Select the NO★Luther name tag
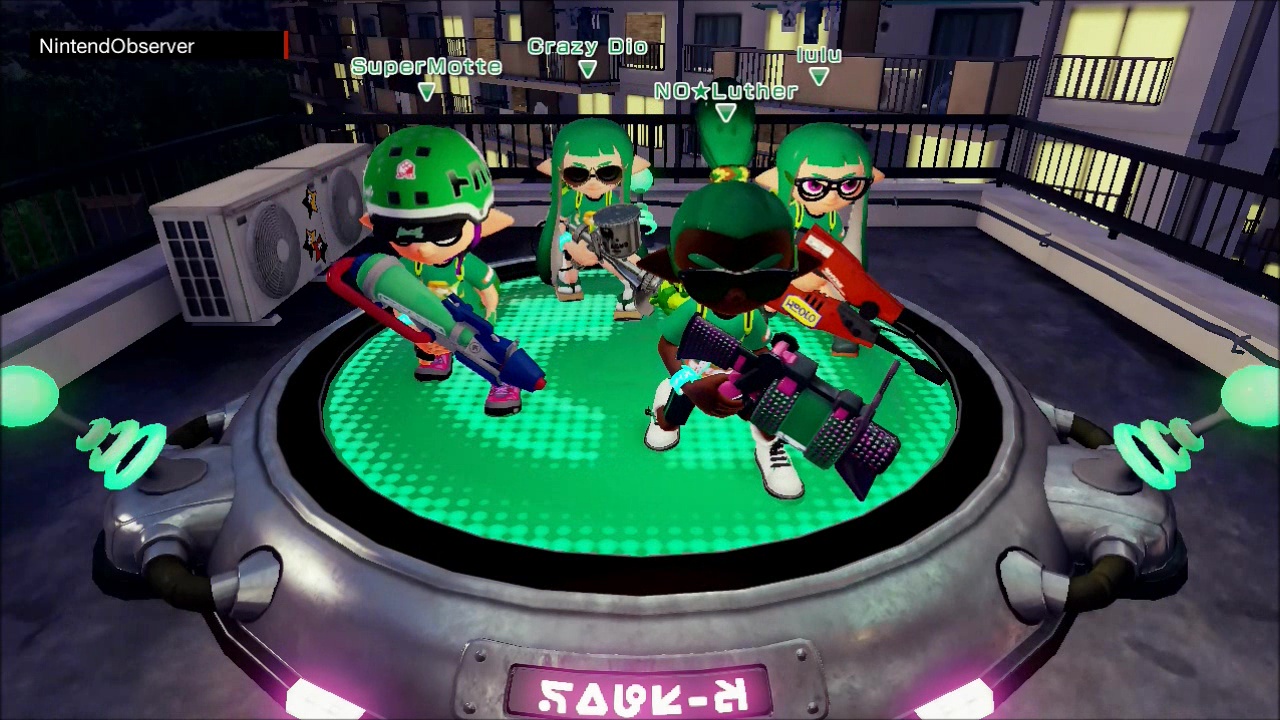The height and width of the screenshot is (720, 1280). tap(725, 90)
